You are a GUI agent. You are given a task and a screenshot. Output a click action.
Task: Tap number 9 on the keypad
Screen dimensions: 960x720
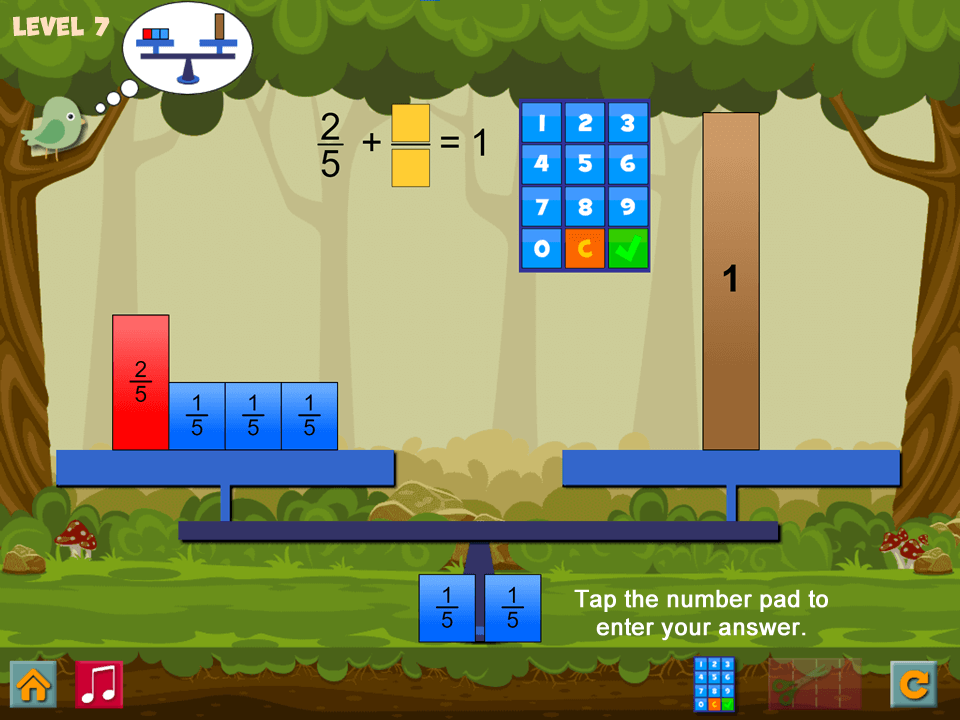pos(628,207)
